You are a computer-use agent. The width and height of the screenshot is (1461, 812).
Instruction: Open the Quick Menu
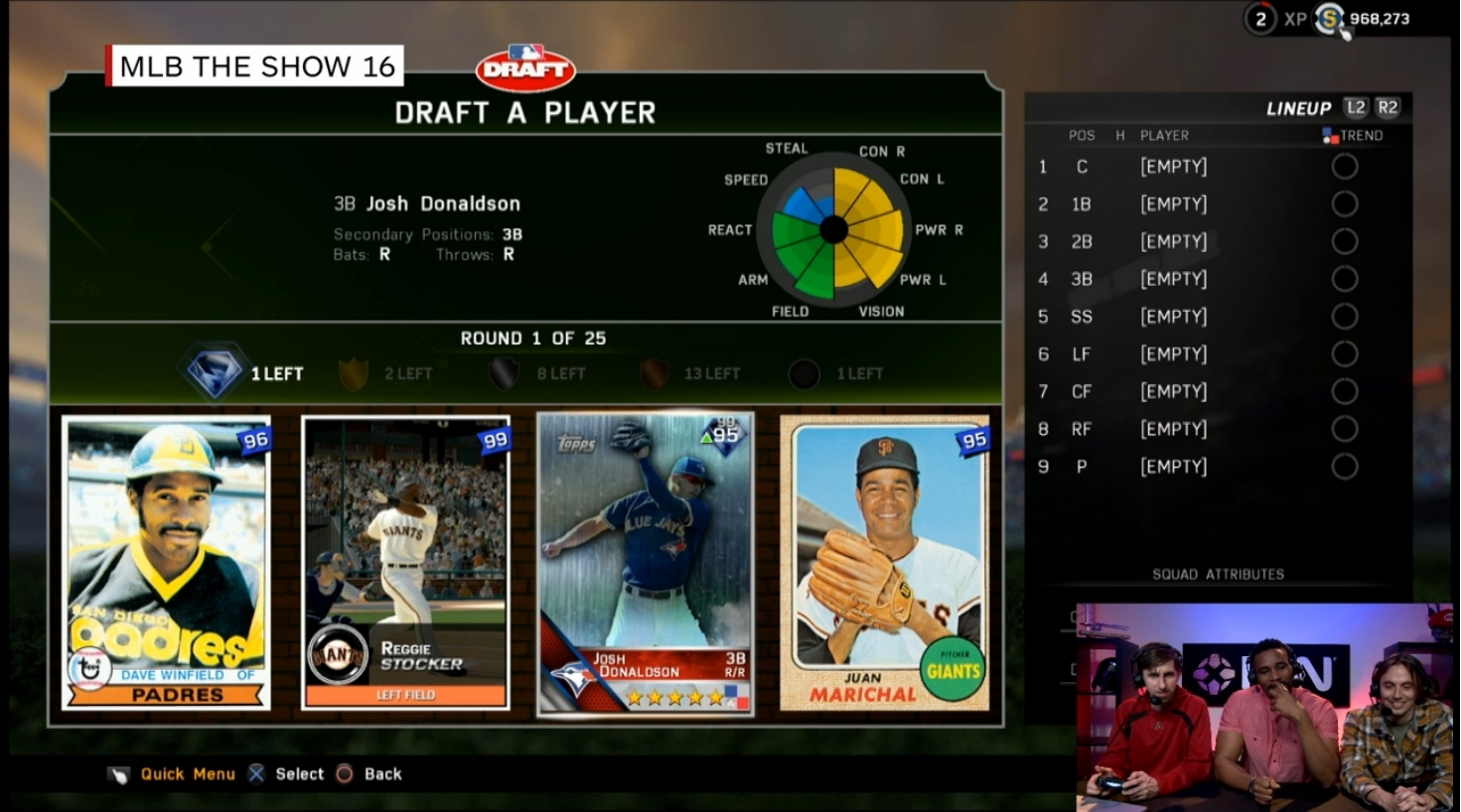click(189, 773)
